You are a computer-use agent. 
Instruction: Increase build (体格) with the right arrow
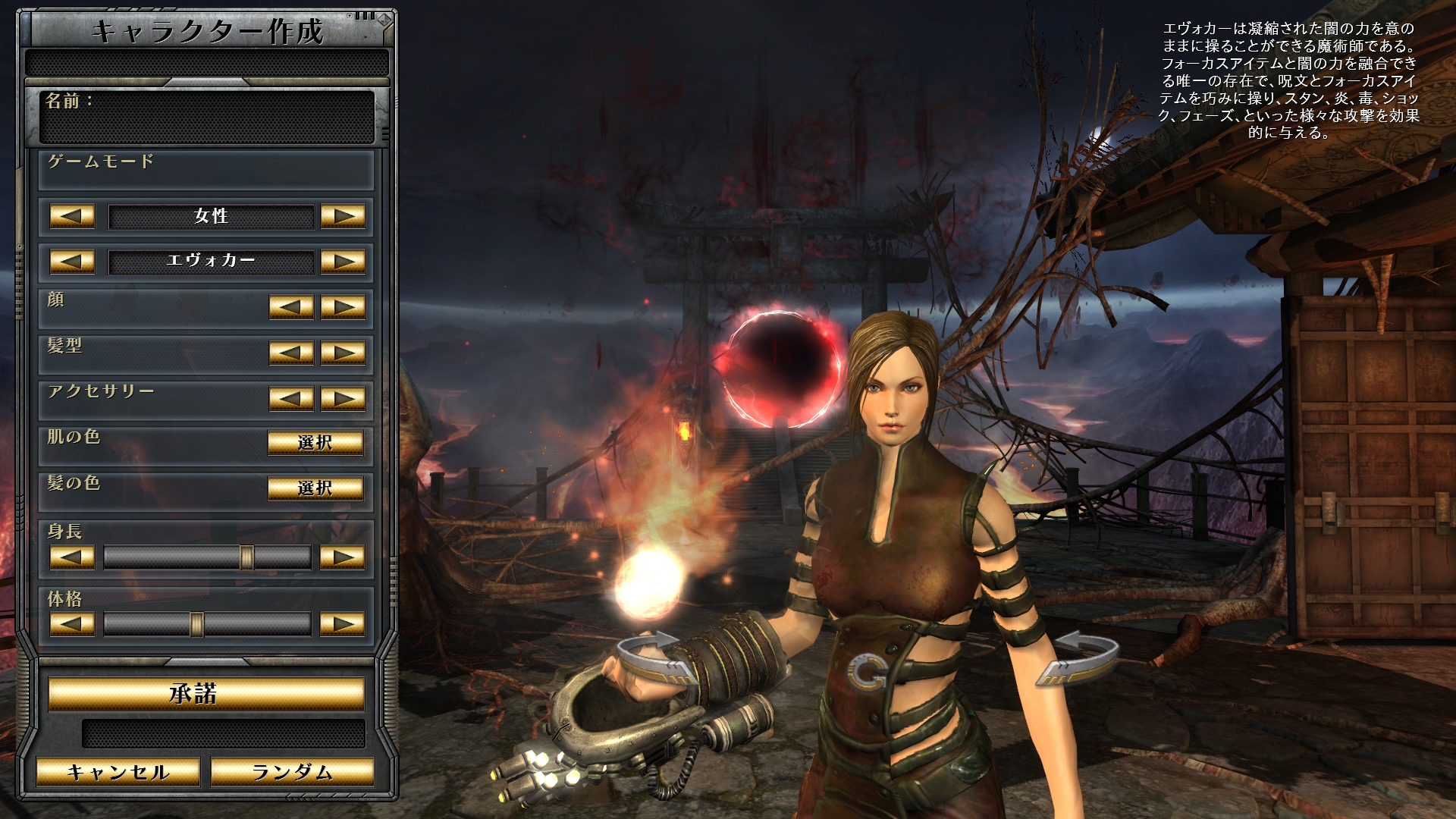(343, 624)
